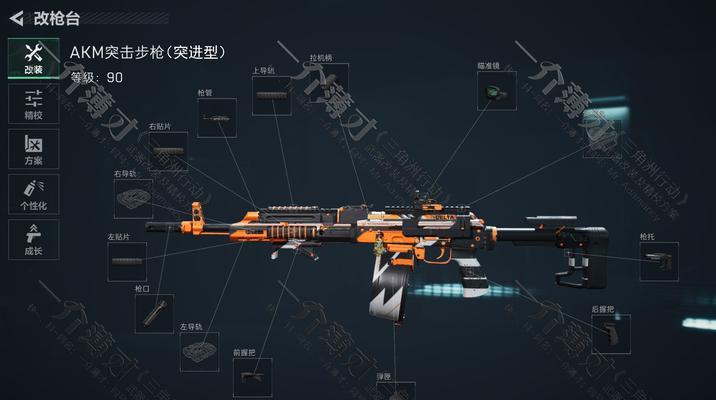This screenshot has height=400, width=716.
Task: Select the 改装 tab
Action: pyautogui.click(x=32, y=59)
